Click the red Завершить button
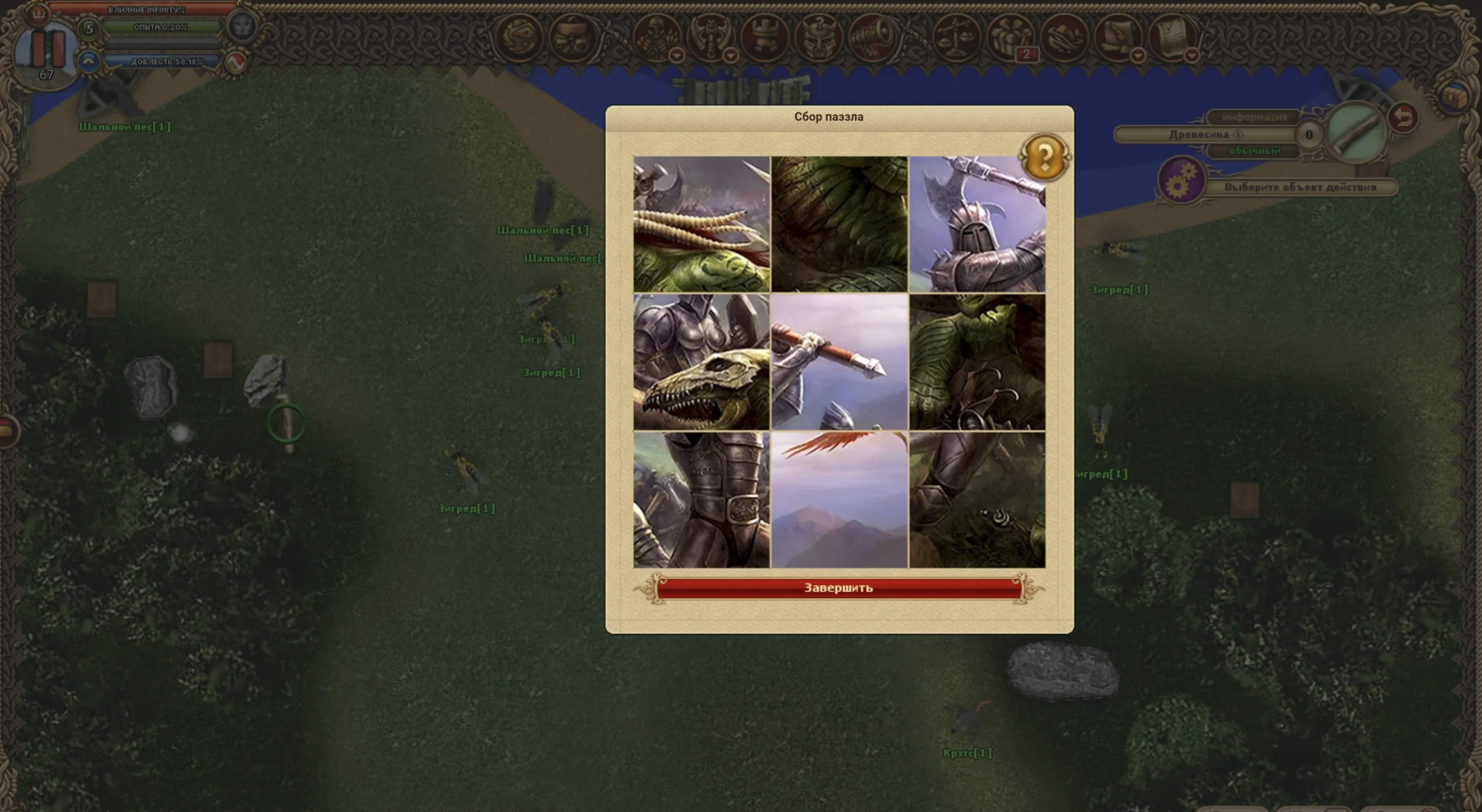Image resolution: width=1482 pixels, height=812 pixels. coord(838,588)
